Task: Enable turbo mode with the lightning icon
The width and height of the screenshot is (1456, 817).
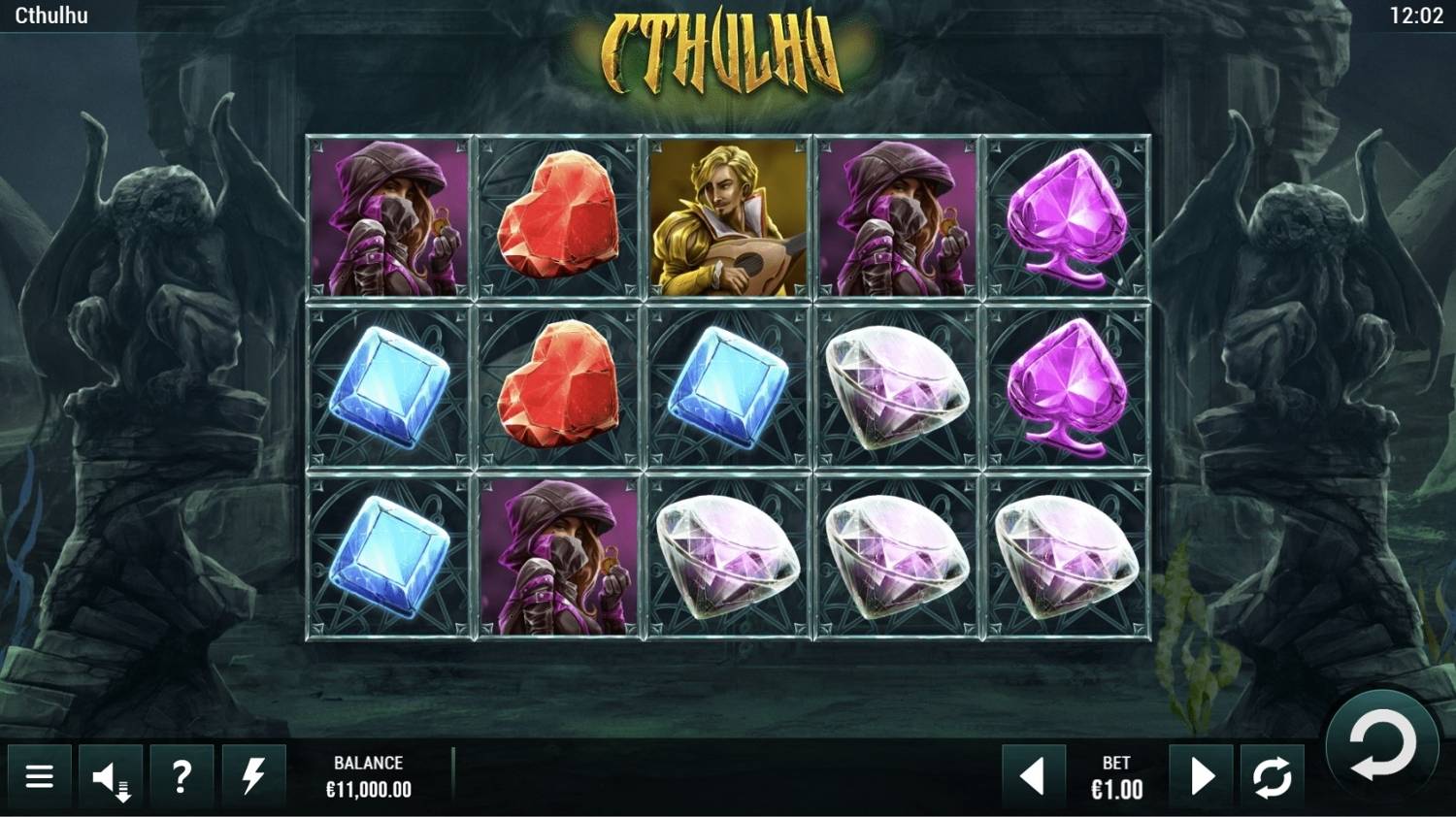Action: click(254, 776)
